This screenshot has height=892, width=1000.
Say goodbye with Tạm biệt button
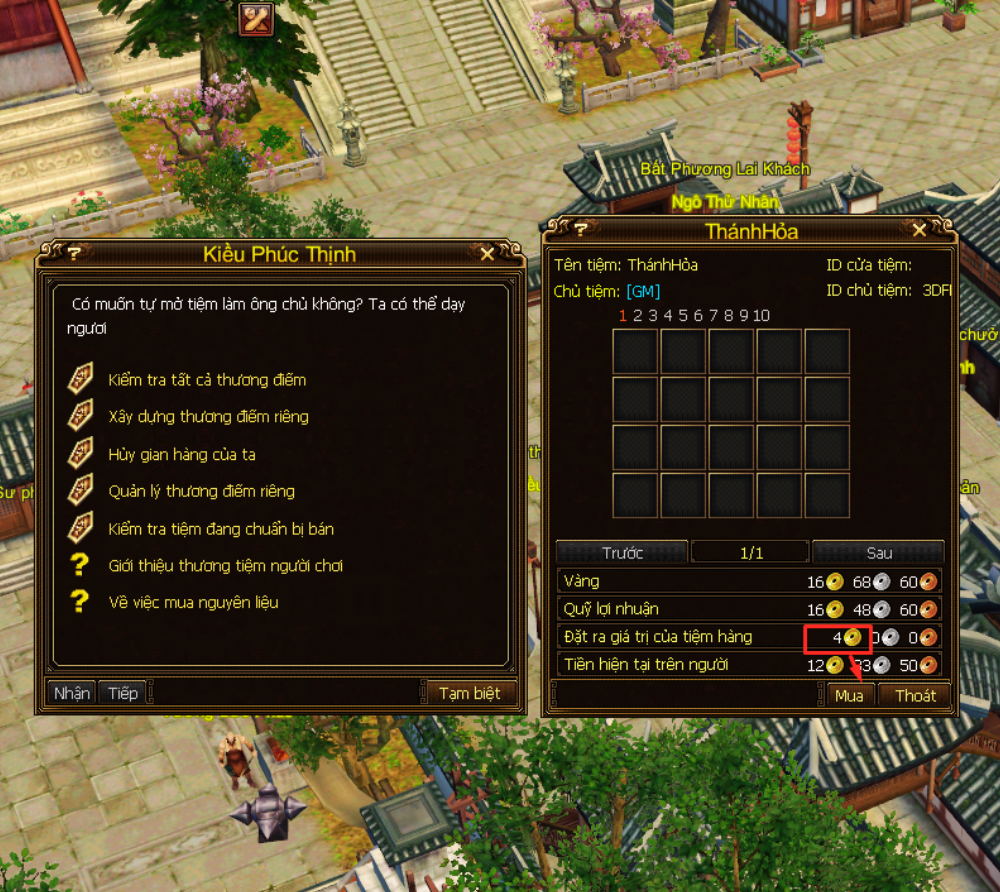(x=469, y=693)
